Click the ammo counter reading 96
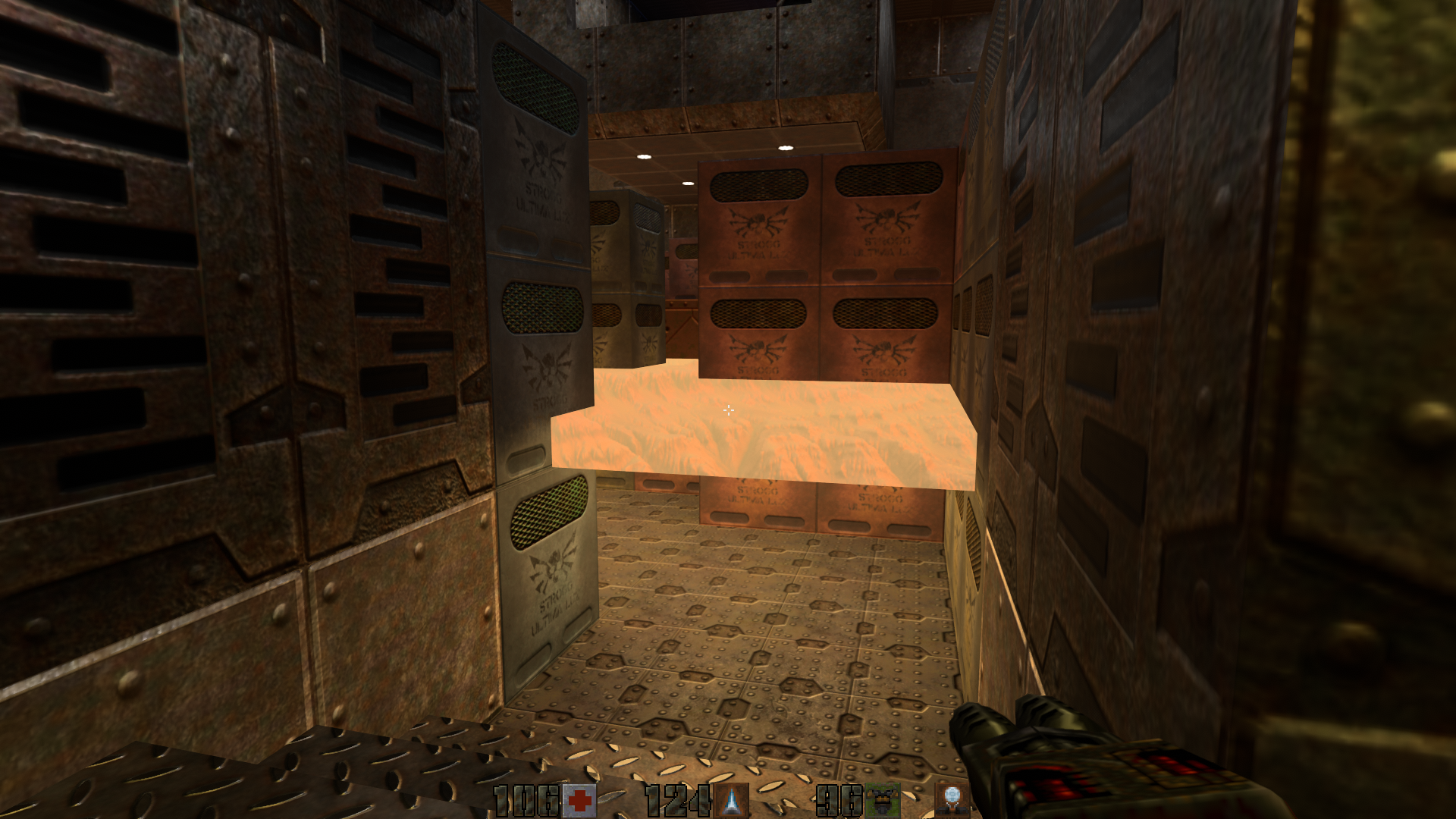The image size is (1456, 819). (838, 797)
